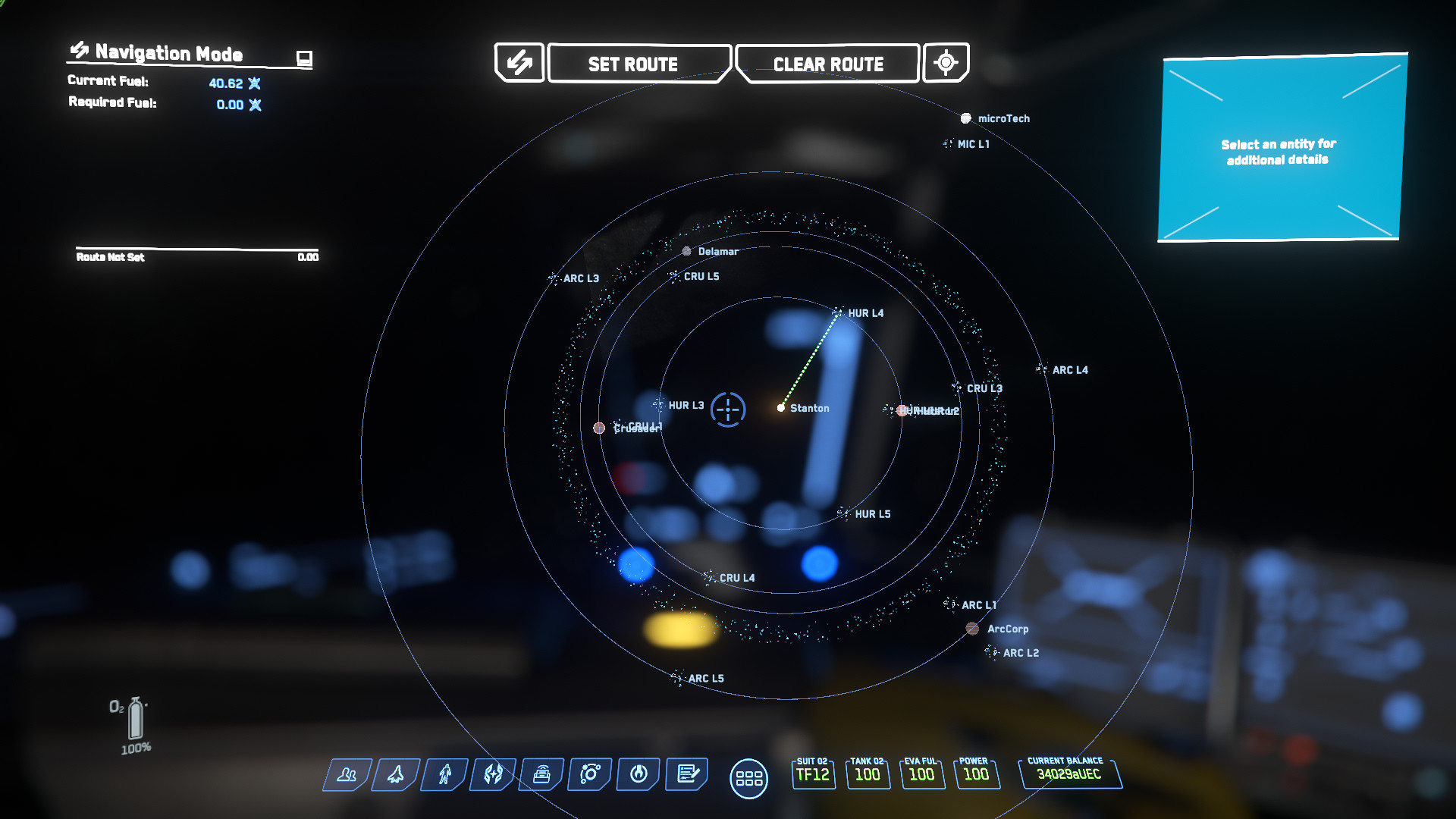1456x819 pixels.
Task: Open the orbiting planets map tab
Action: coord(590,774)
